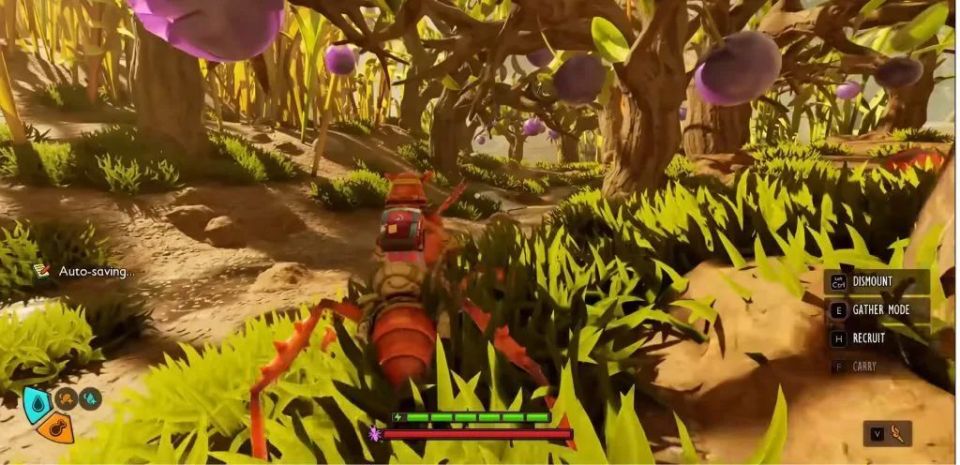The image size is (960, 465).
Task: Select the round ant status icon
Action: click(66, 399)
